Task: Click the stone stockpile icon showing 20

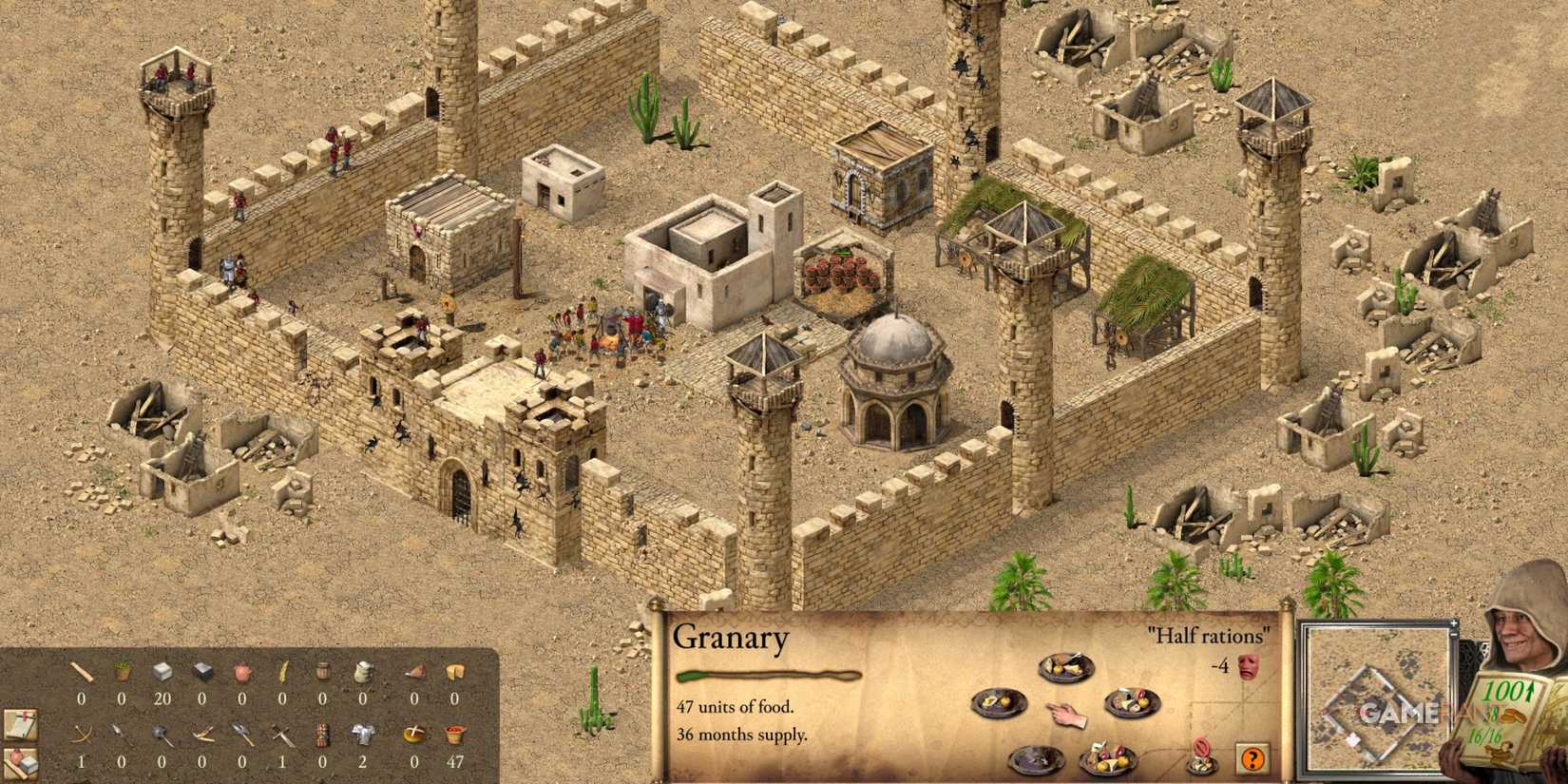Action: (163, 672)
